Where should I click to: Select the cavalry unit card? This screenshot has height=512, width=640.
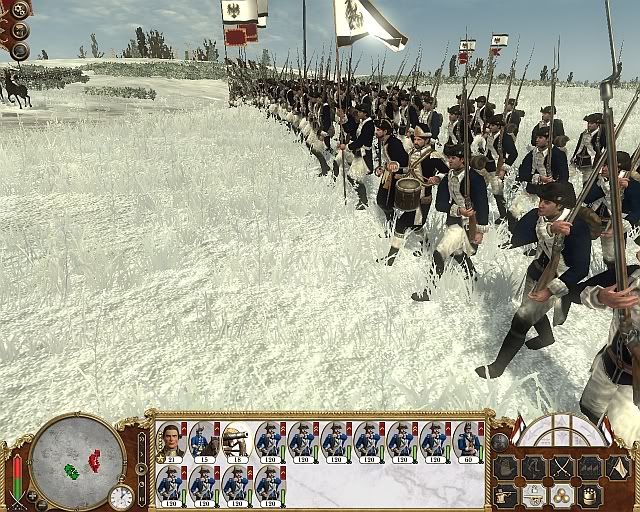(203, 440)
